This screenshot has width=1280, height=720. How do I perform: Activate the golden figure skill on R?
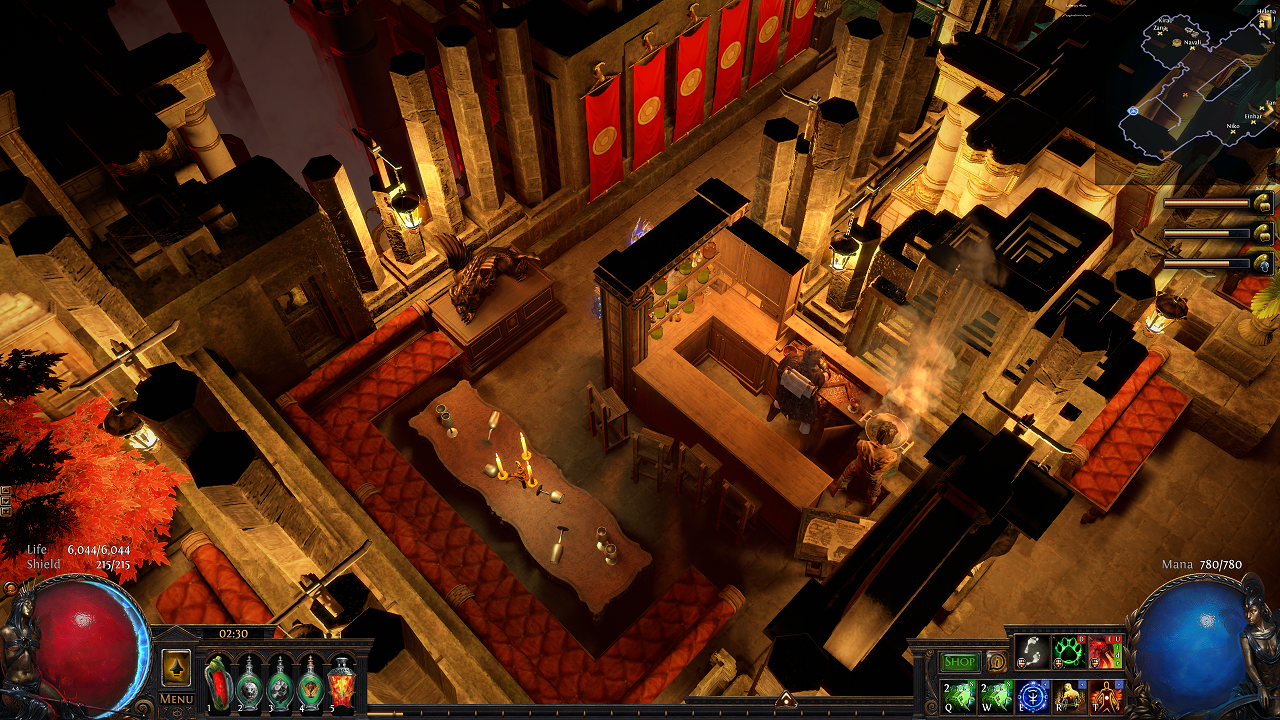click(1069, 695)
